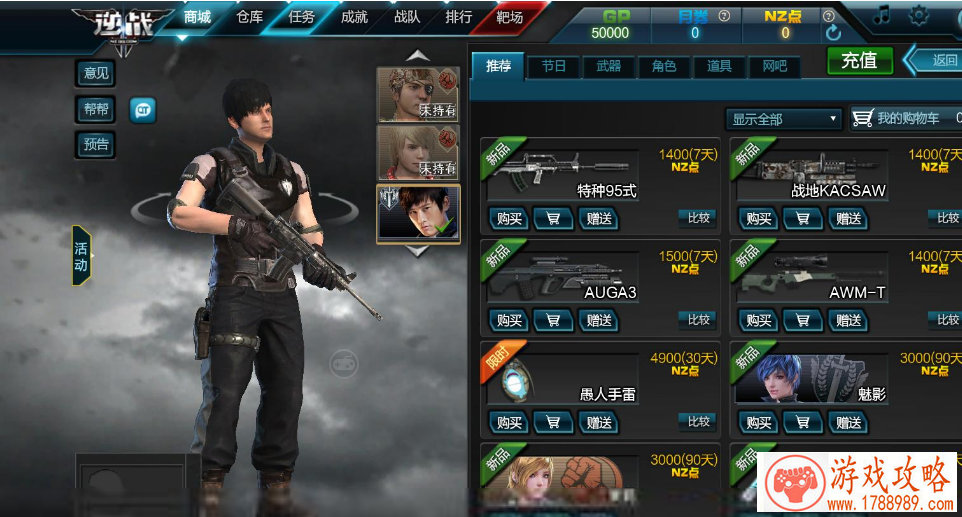
Task: Open the 成就 achievements menu
Action: (x=354, y=17)
